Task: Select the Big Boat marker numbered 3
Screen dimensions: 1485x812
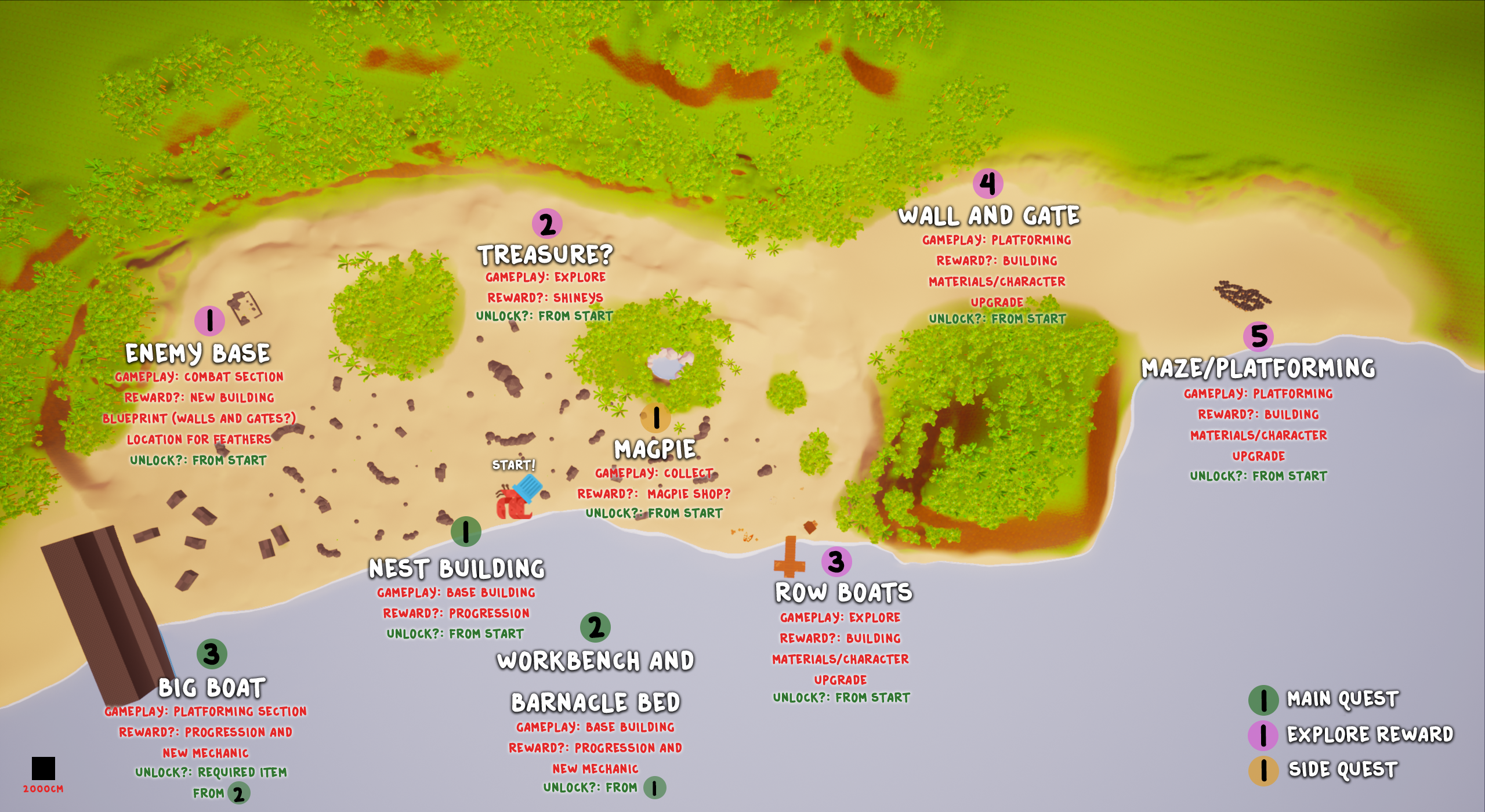Action: [212, 654]
